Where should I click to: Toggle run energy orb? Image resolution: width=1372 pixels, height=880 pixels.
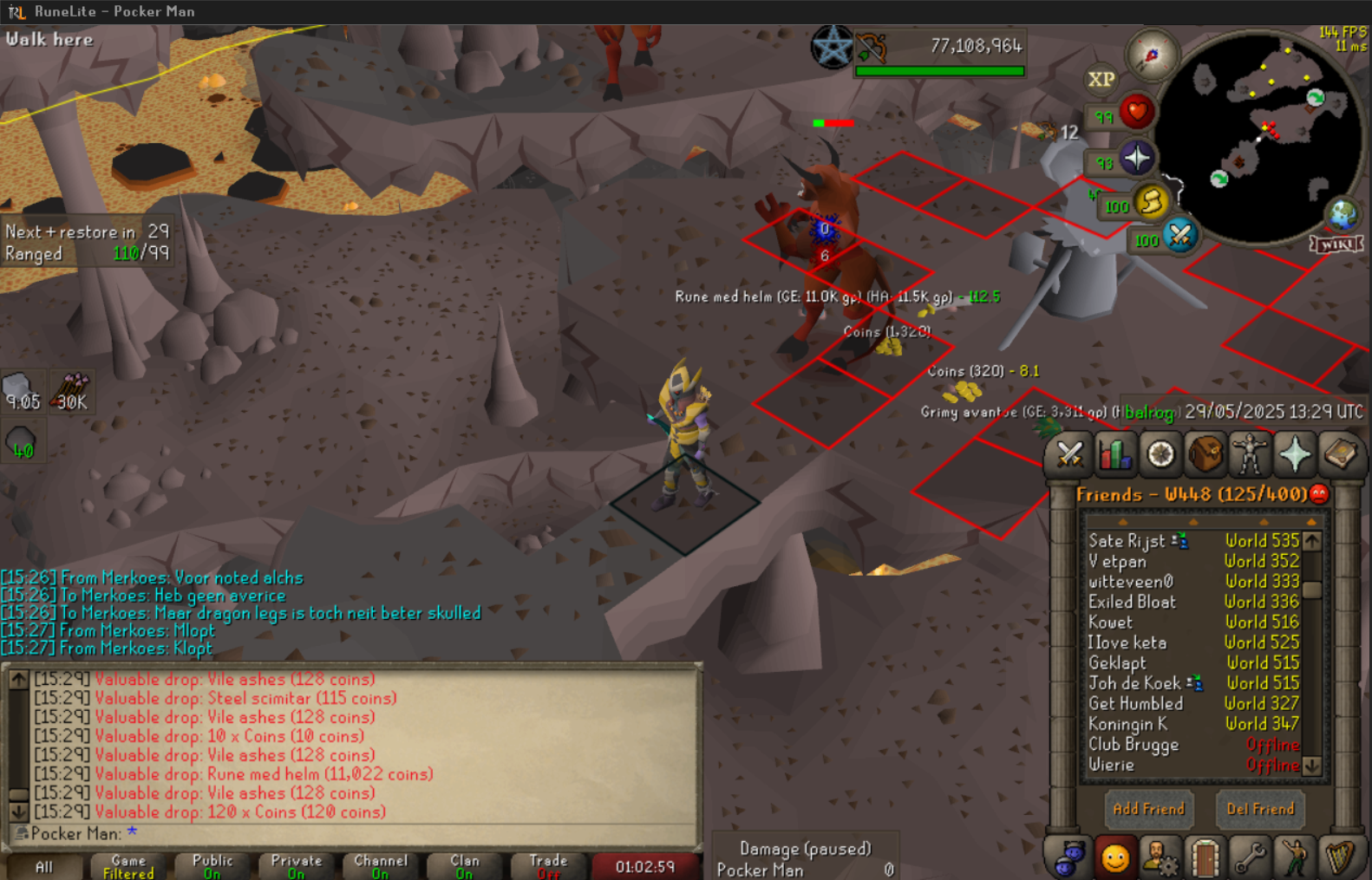coord(1152,203)
